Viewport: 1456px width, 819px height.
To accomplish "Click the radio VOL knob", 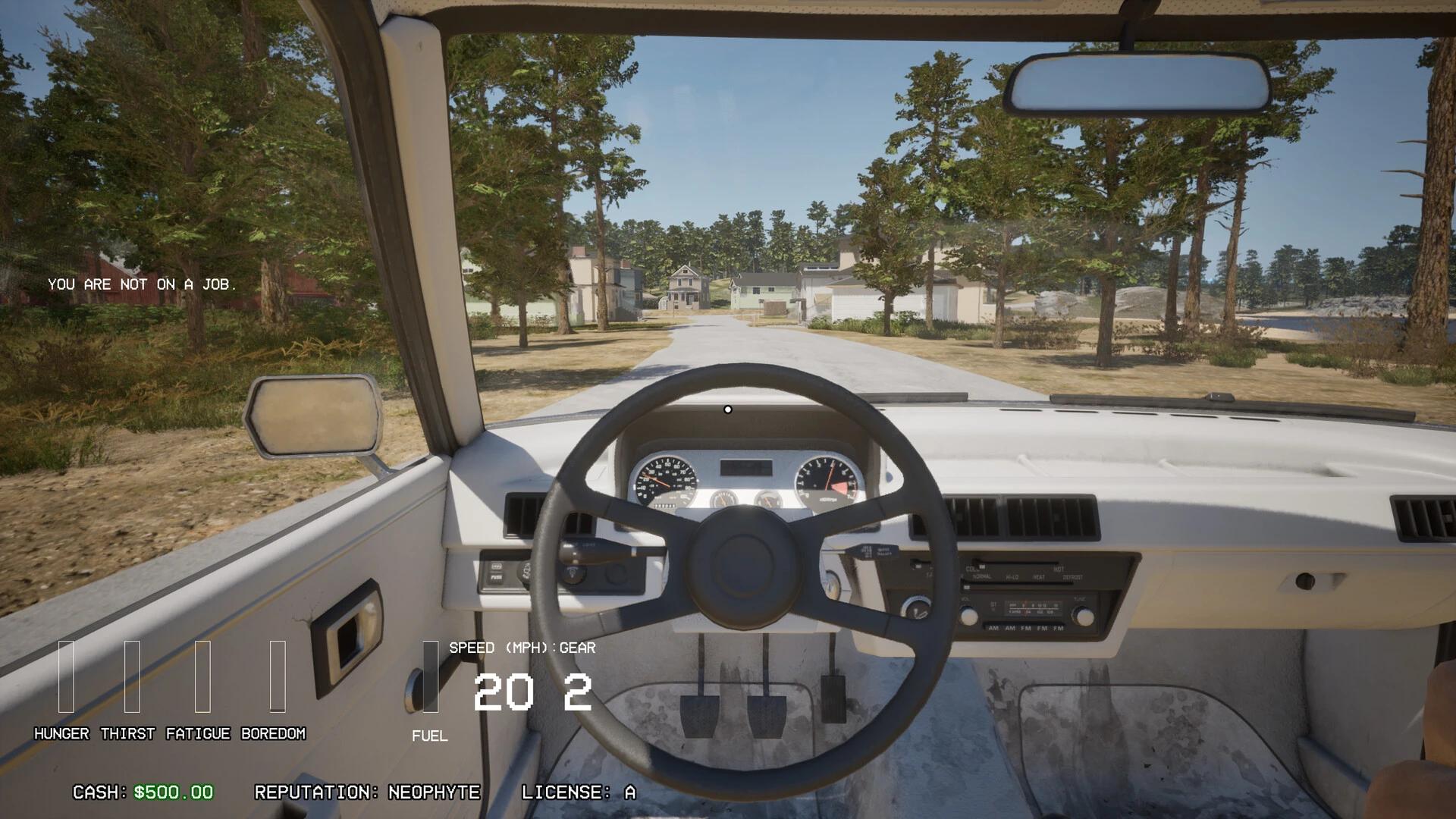I will [x=969, y=616].
